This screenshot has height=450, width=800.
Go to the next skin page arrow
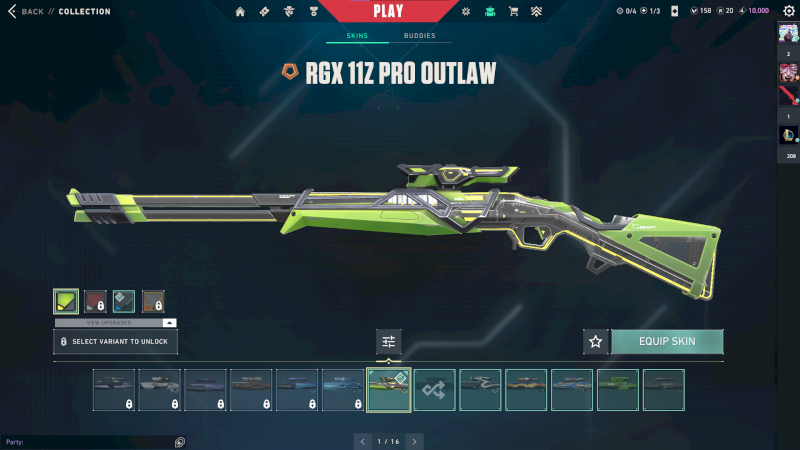(x=414, y=440)
